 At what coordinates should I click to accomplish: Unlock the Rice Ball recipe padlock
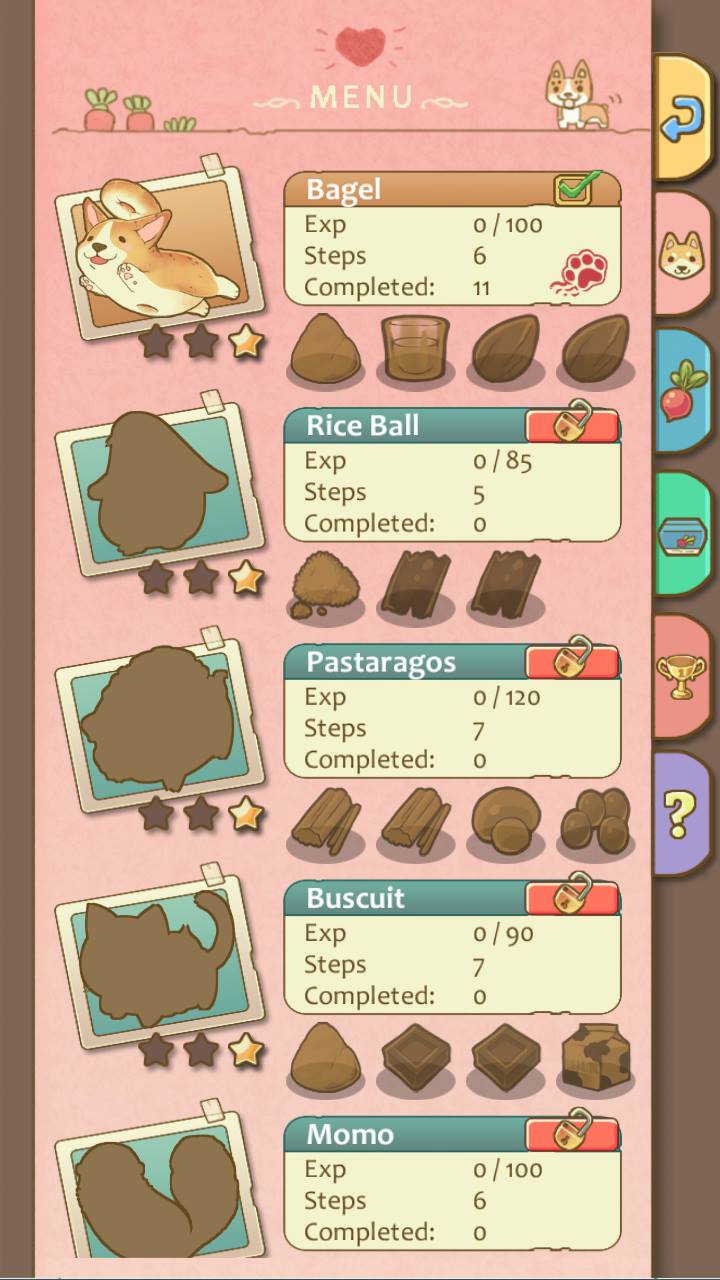pos(573,424)
